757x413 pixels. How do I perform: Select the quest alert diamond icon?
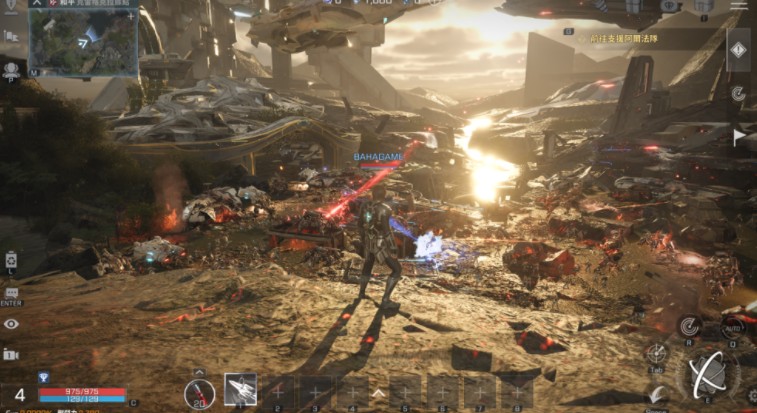[738, 50]
